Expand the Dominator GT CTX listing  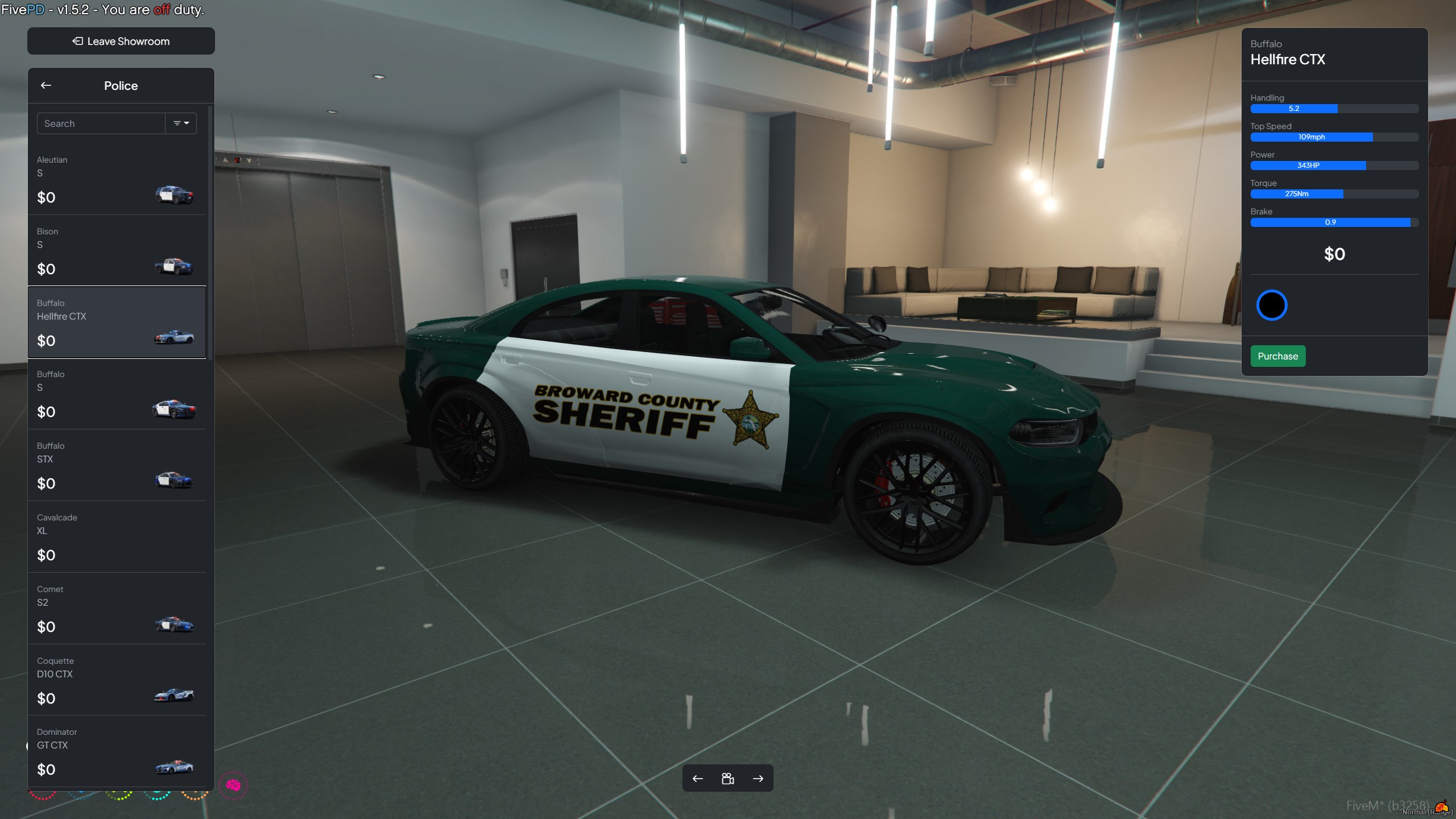pos(117,751)
